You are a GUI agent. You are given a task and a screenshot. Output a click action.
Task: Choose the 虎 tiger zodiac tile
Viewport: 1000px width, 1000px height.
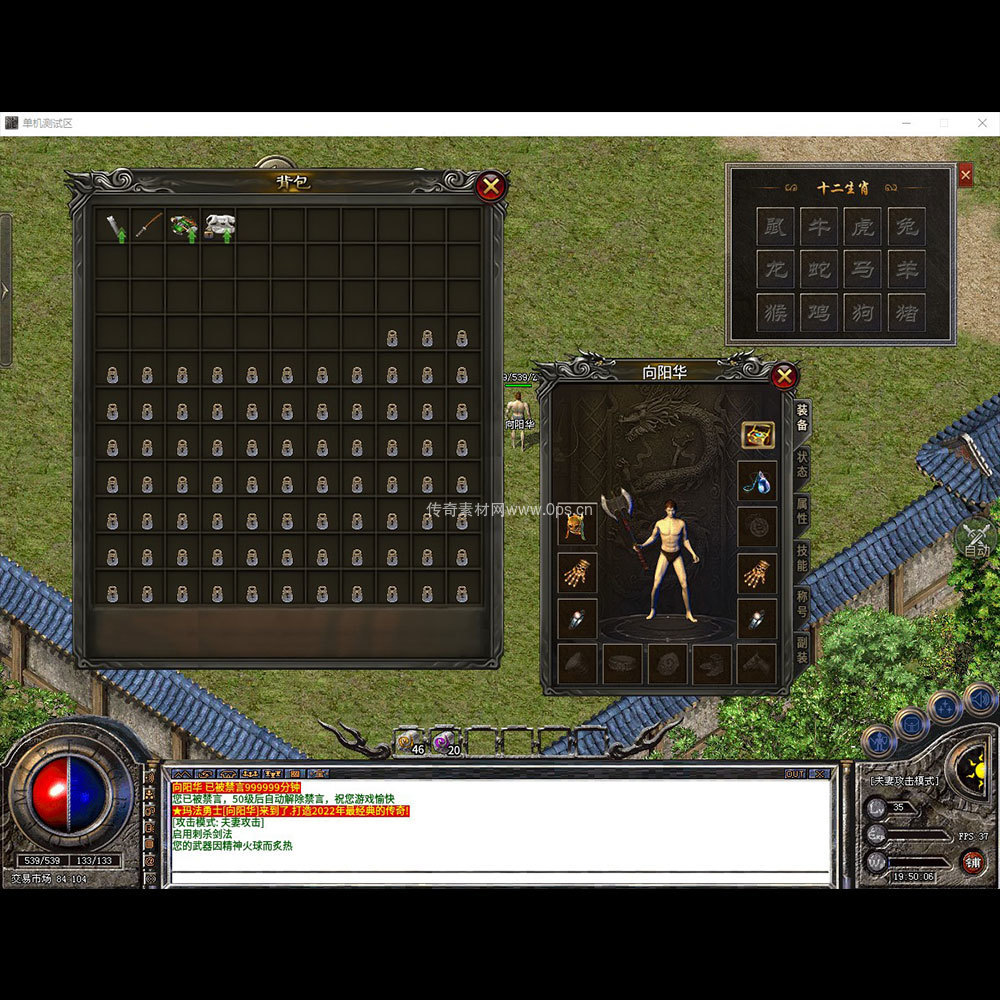pyautogui.click(x=862, y=227)
